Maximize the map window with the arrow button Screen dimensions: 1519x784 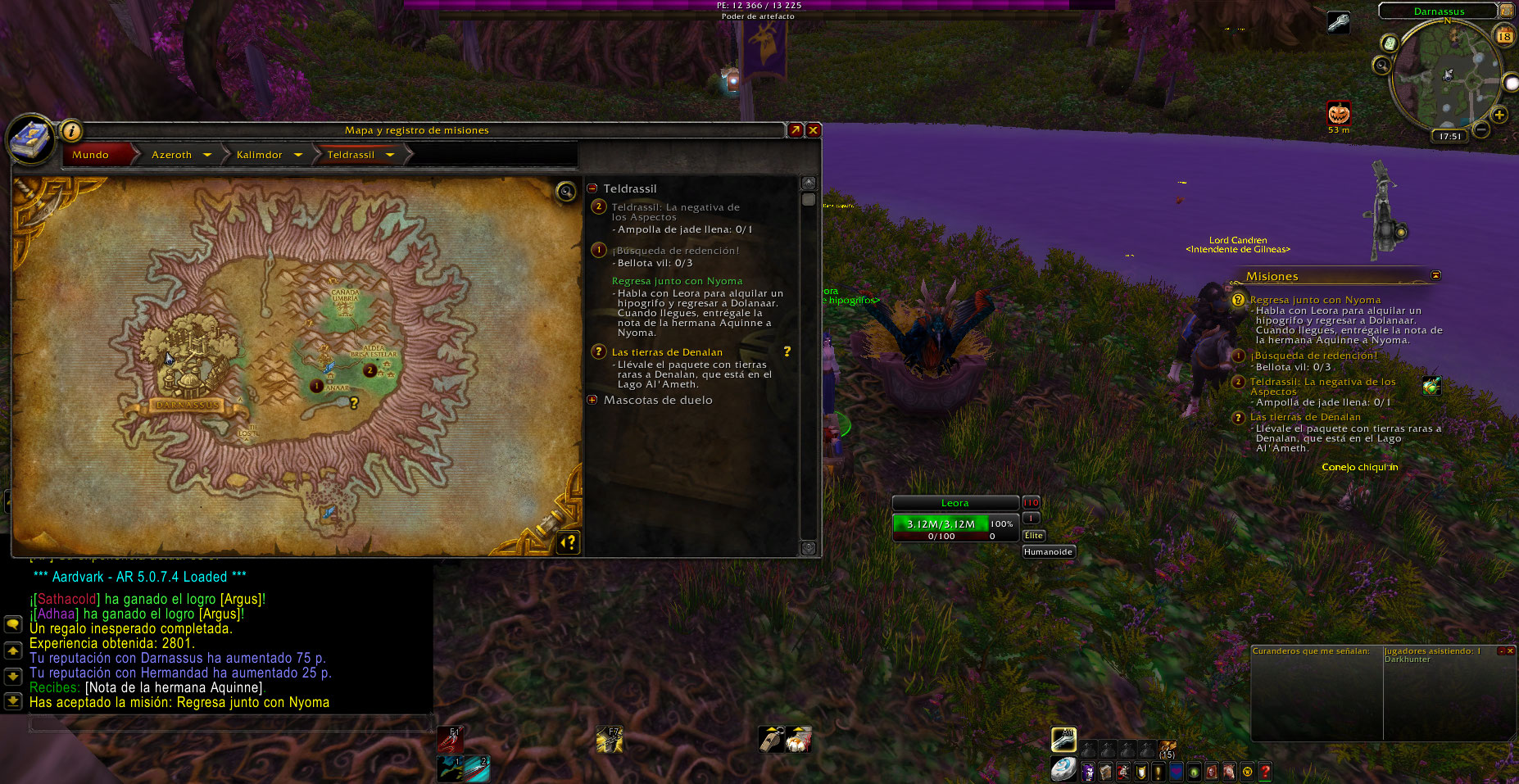795,130
